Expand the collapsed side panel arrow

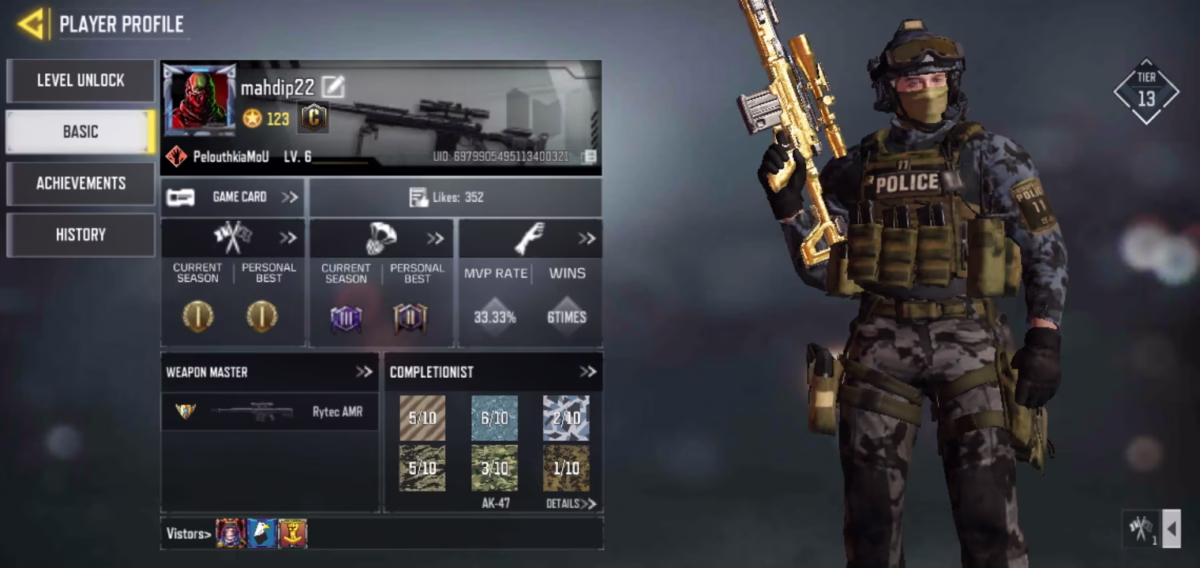point(1171,528)
